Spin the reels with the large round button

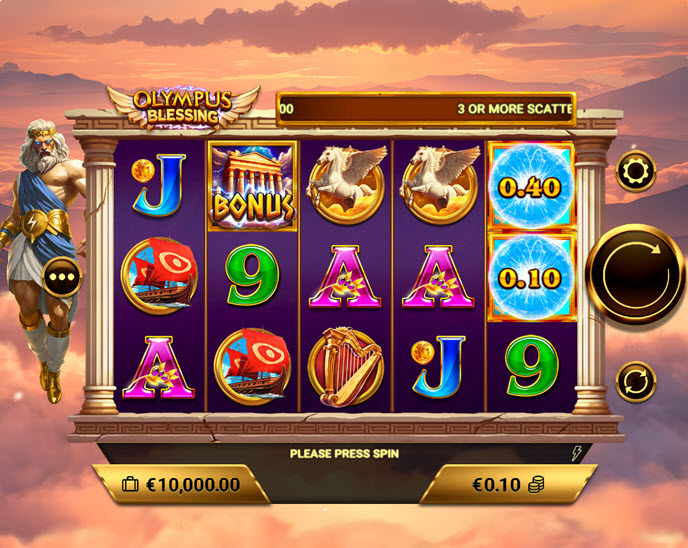tap(636, 272)
